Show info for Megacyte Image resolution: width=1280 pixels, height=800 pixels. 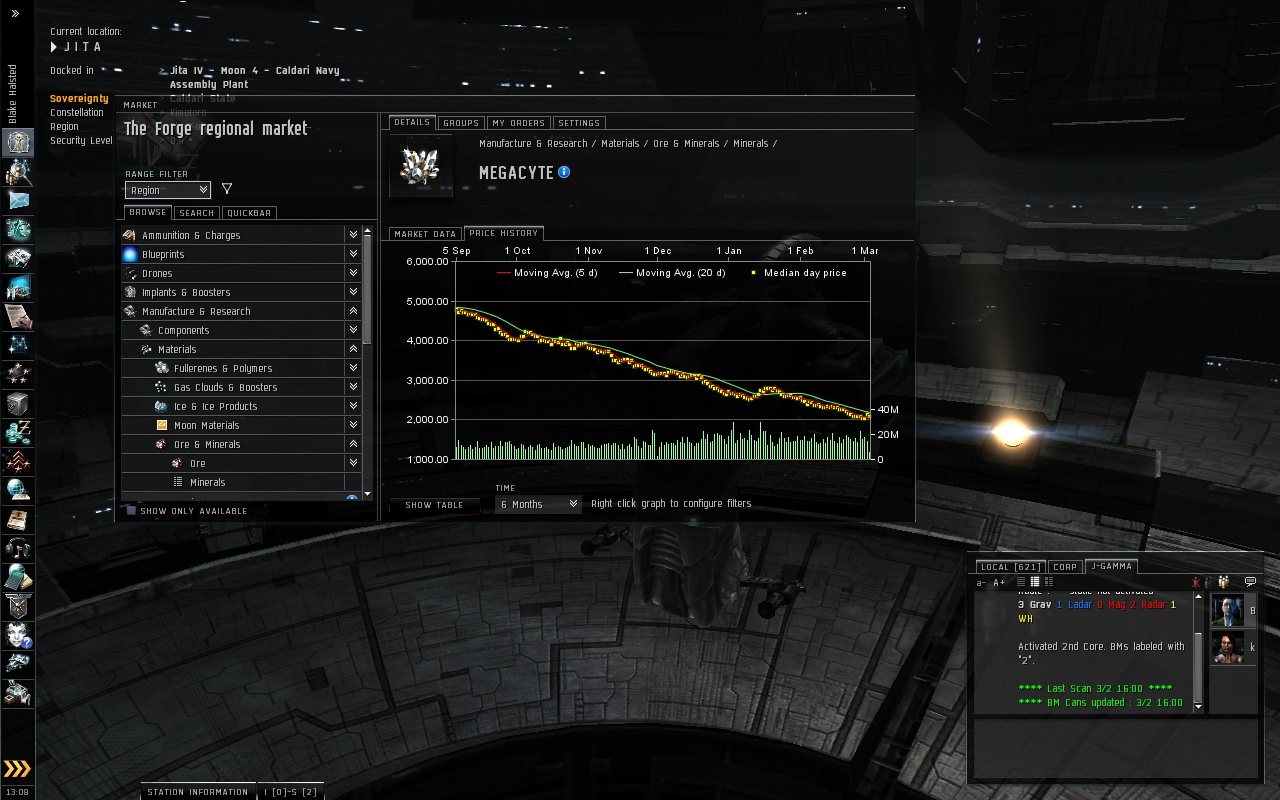(564, 172)
